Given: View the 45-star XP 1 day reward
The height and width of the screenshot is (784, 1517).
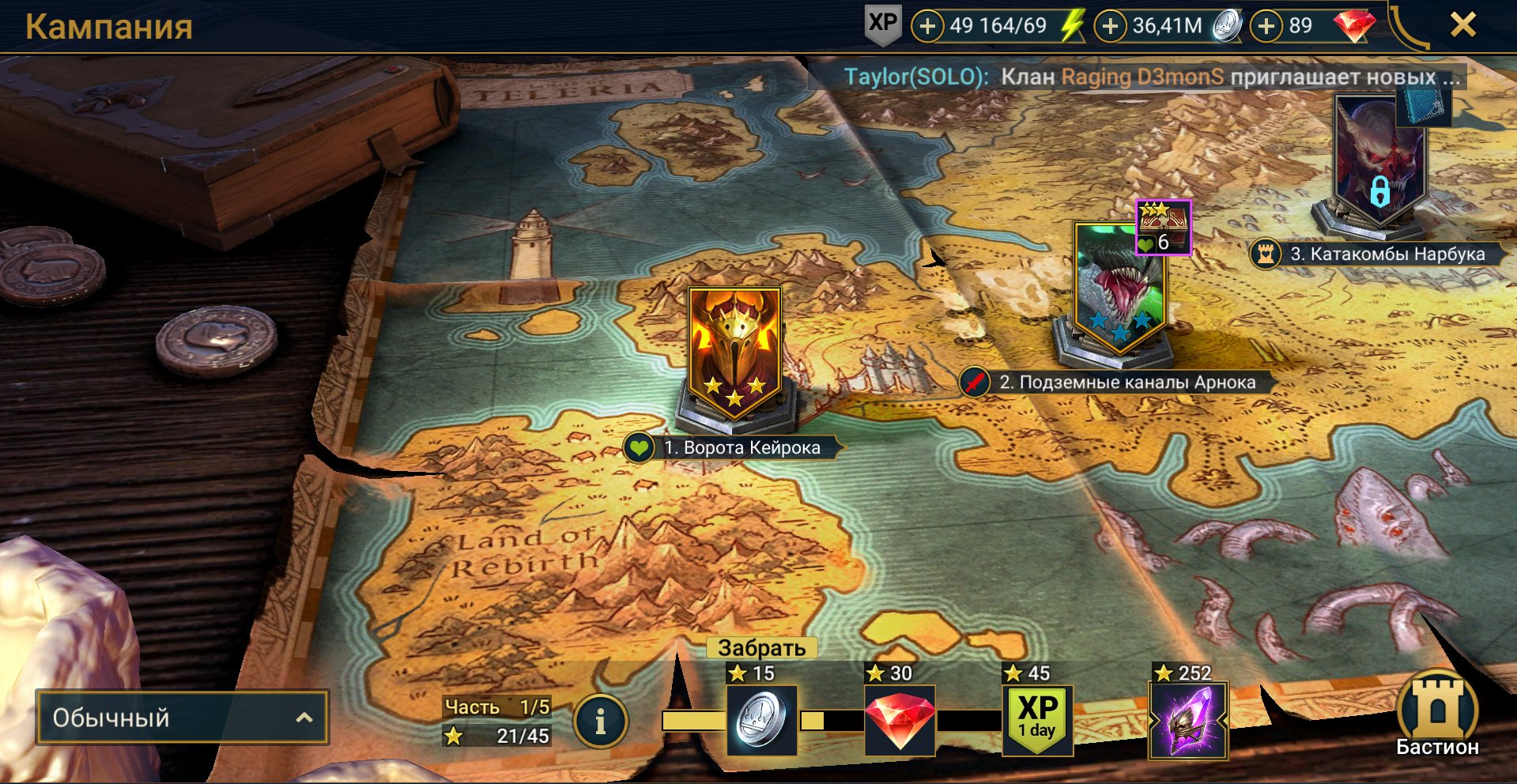Looking at the screenshot, I should tap(1037, 718).
